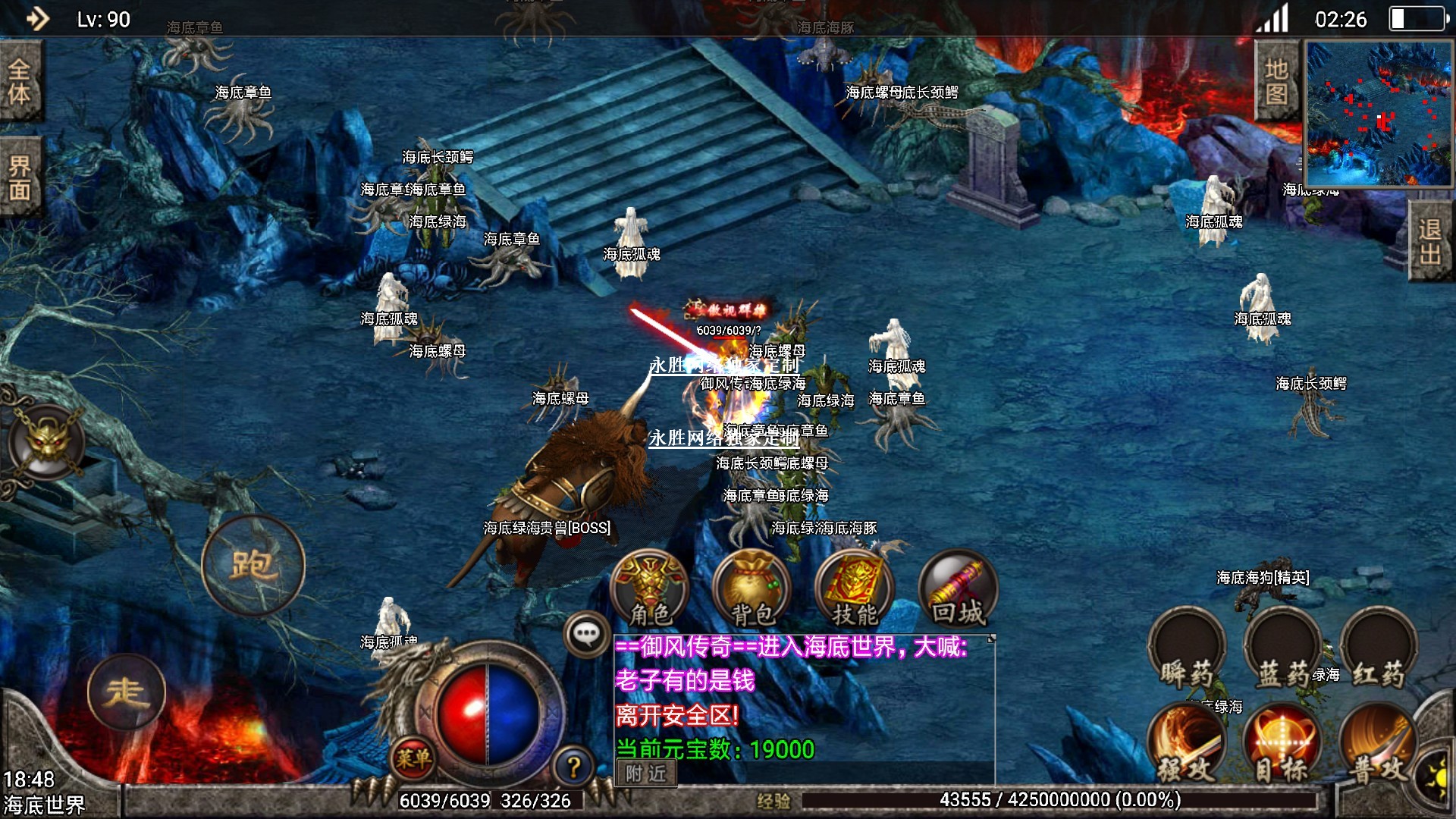Image resolution: width=1456 pixels, height=819 pixels.
Task: Use the 瞬药 instant potion slot
Action: click(x=1187, y=651)
